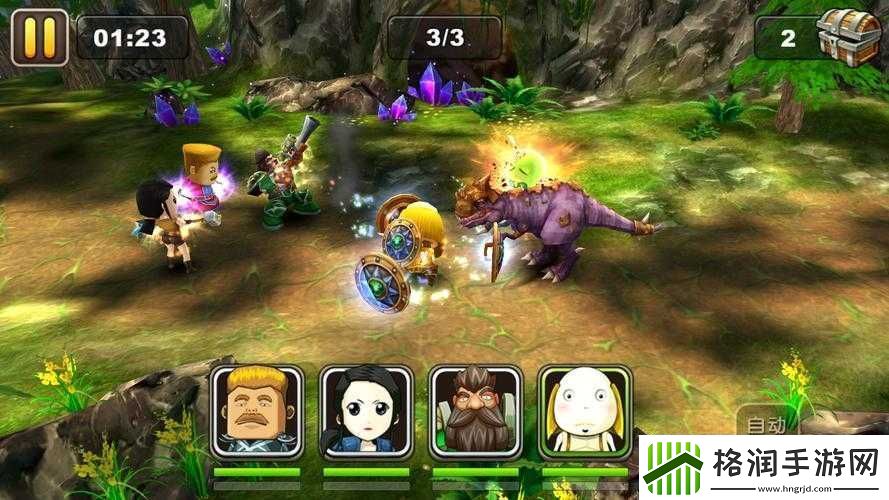Select the blond hero portrait
This screenshot has height=500, width=889.
tap(257, 411)
